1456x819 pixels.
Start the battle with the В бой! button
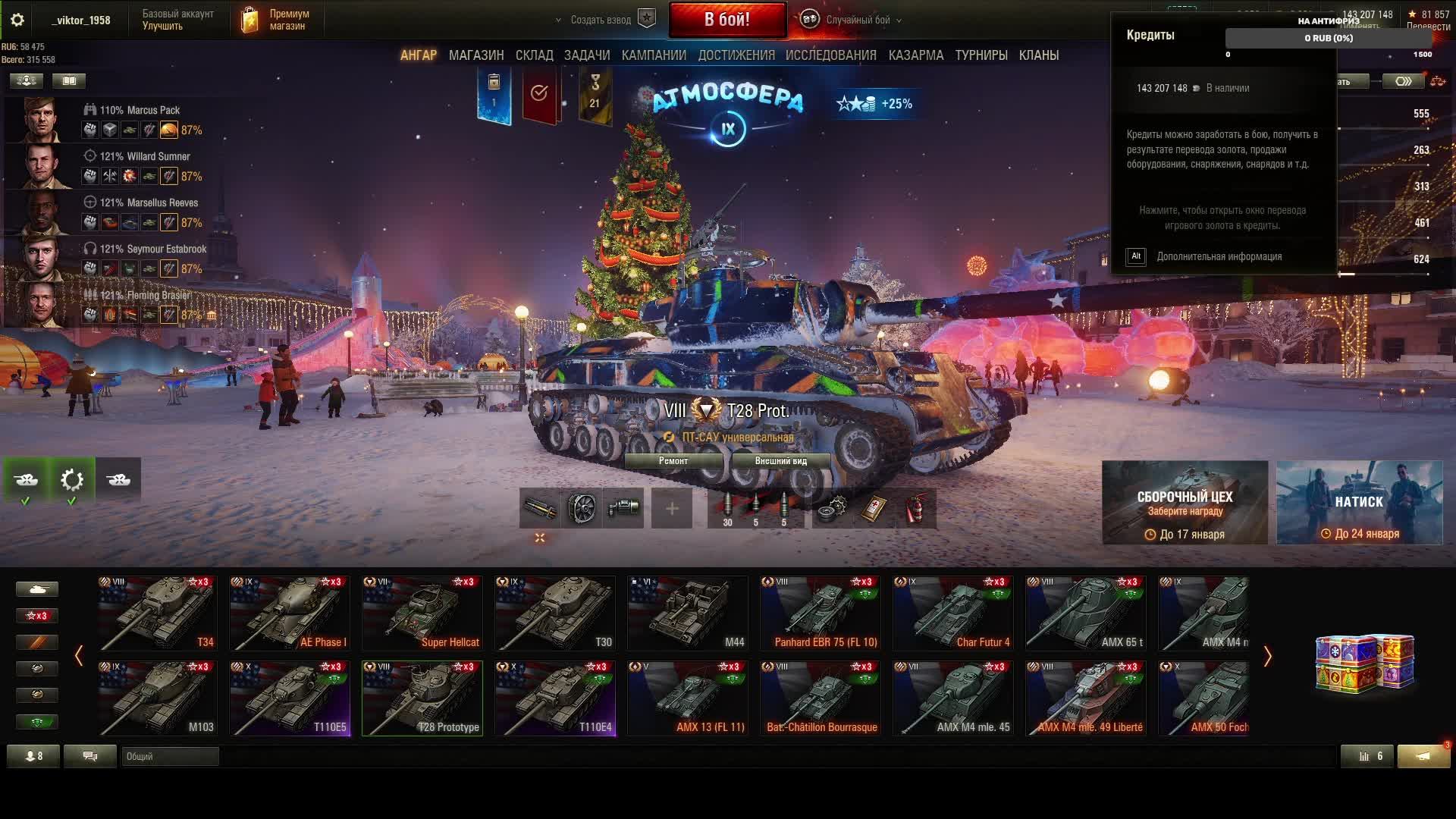727,20
